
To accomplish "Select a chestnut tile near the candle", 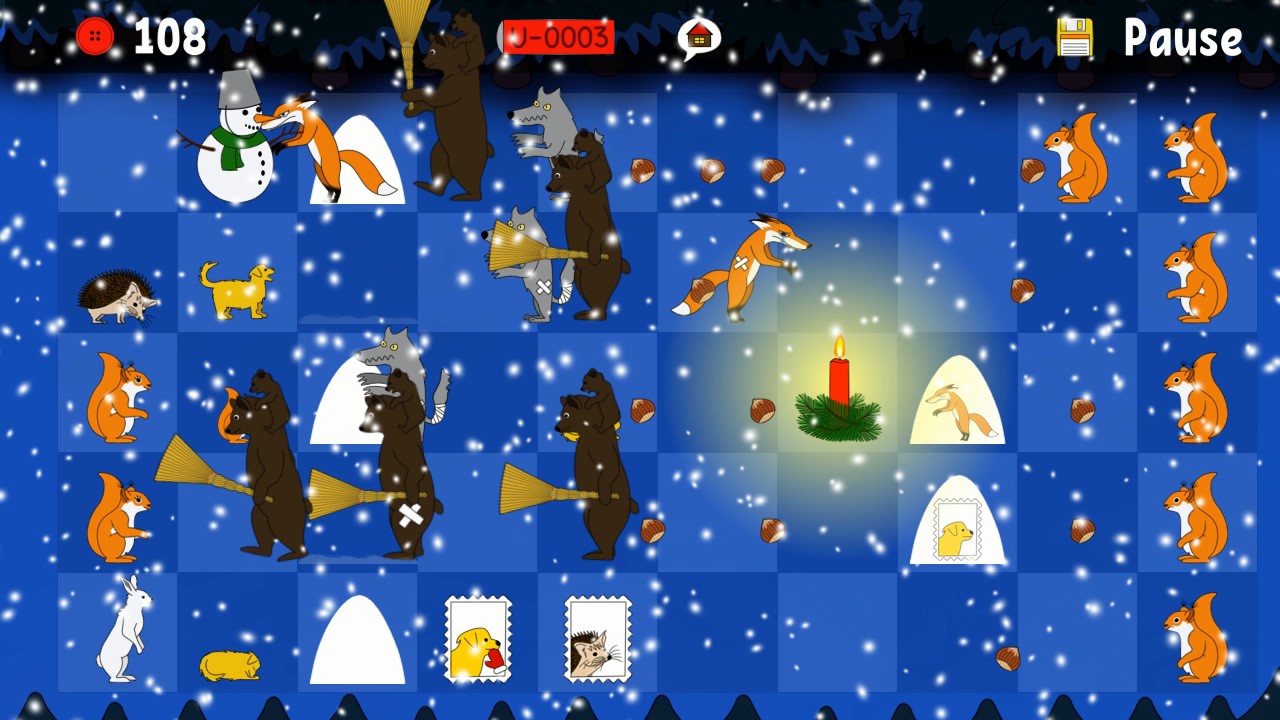I will coord(762,410).
